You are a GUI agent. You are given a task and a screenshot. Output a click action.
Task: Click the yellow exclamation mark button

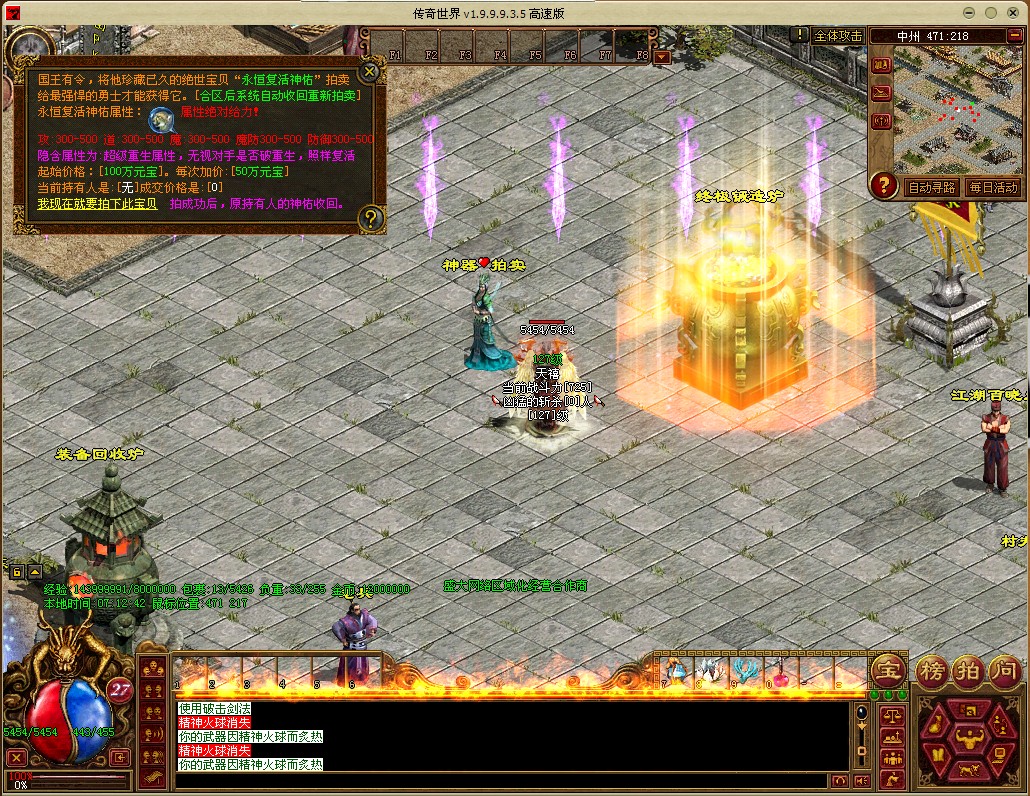click(x=800, y=34)
